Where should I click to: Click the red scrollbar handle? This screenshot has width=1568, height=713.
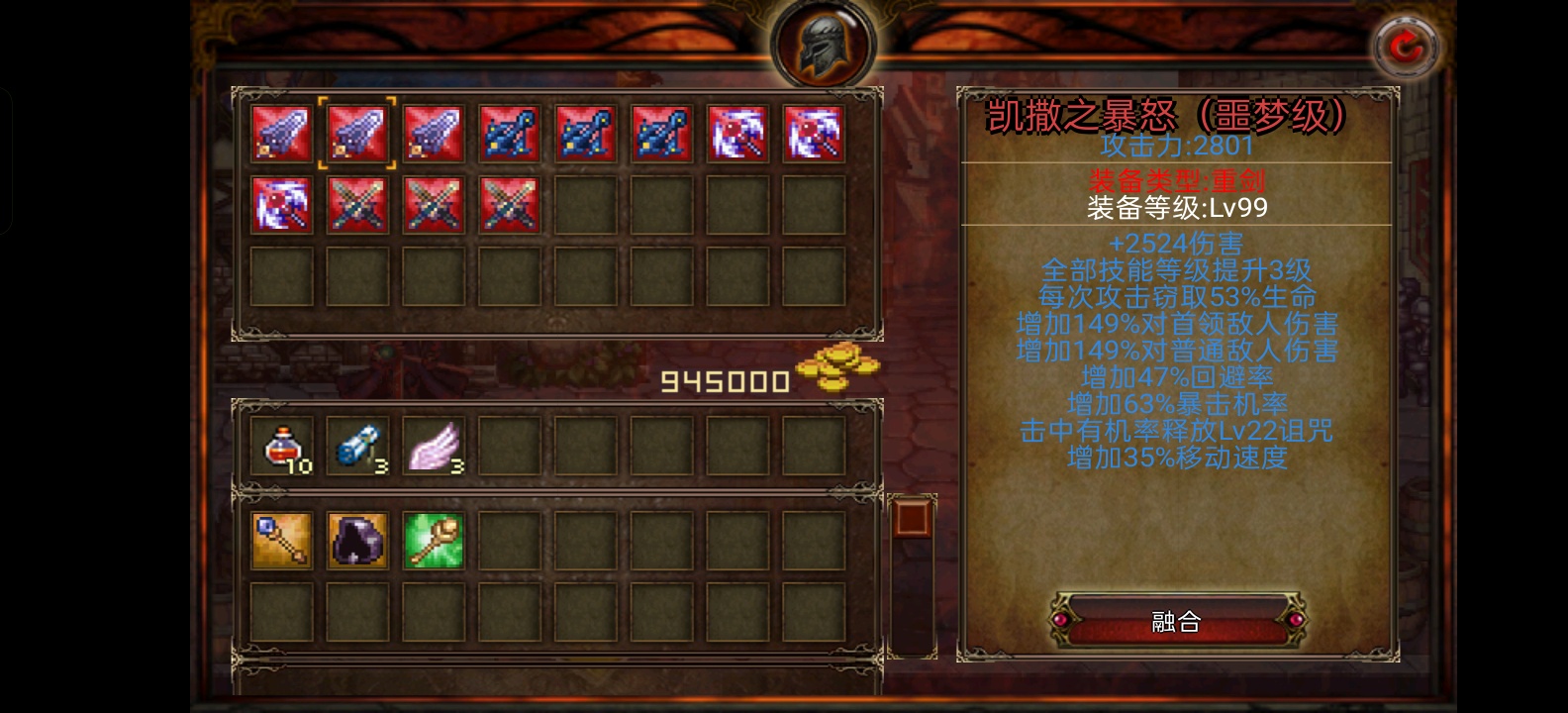click(910, 517)
